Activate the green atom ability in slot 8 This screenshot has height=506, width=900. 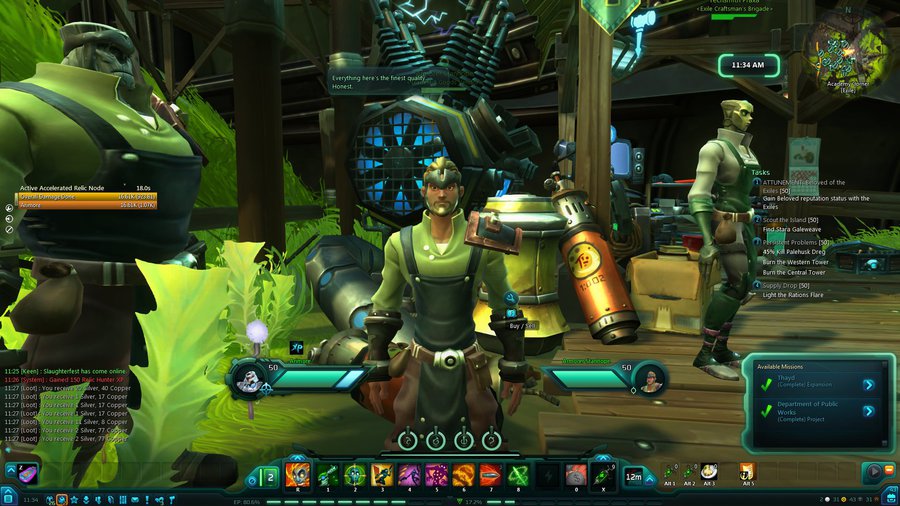[x=516, y=475]
